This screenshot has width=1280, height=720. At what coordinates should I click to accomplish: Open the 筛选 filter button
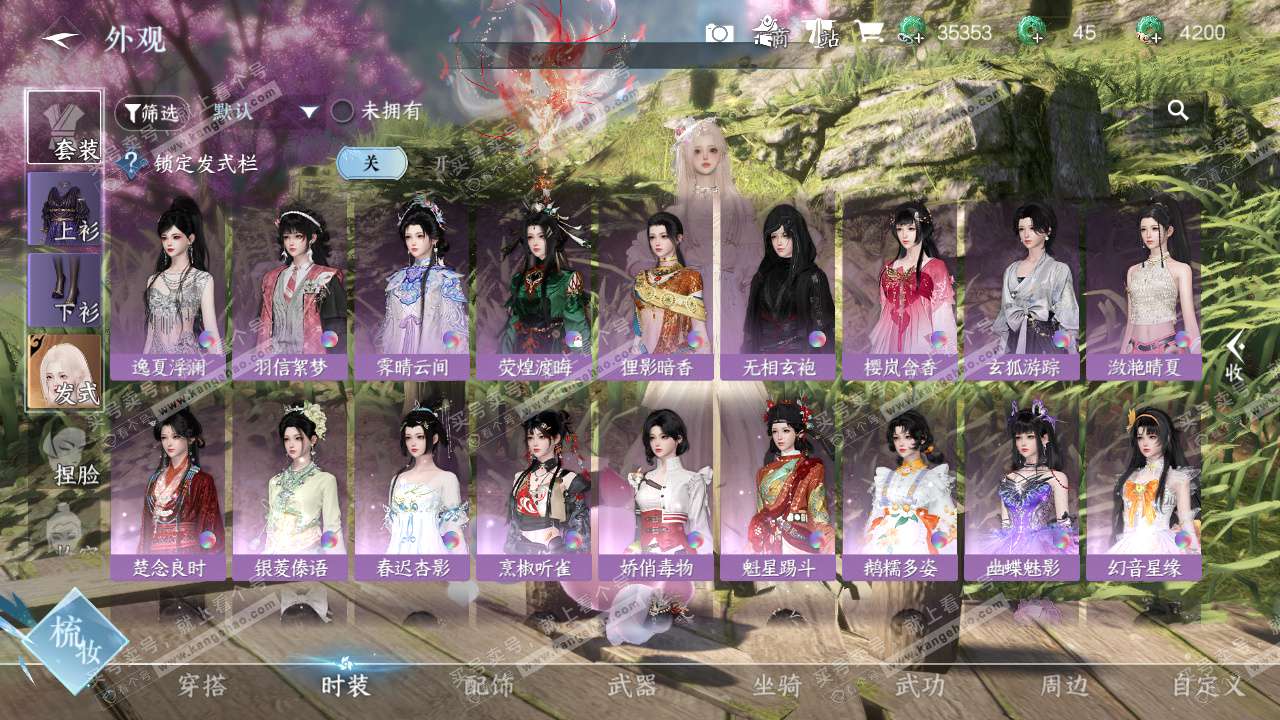click(x=151, y=113)
